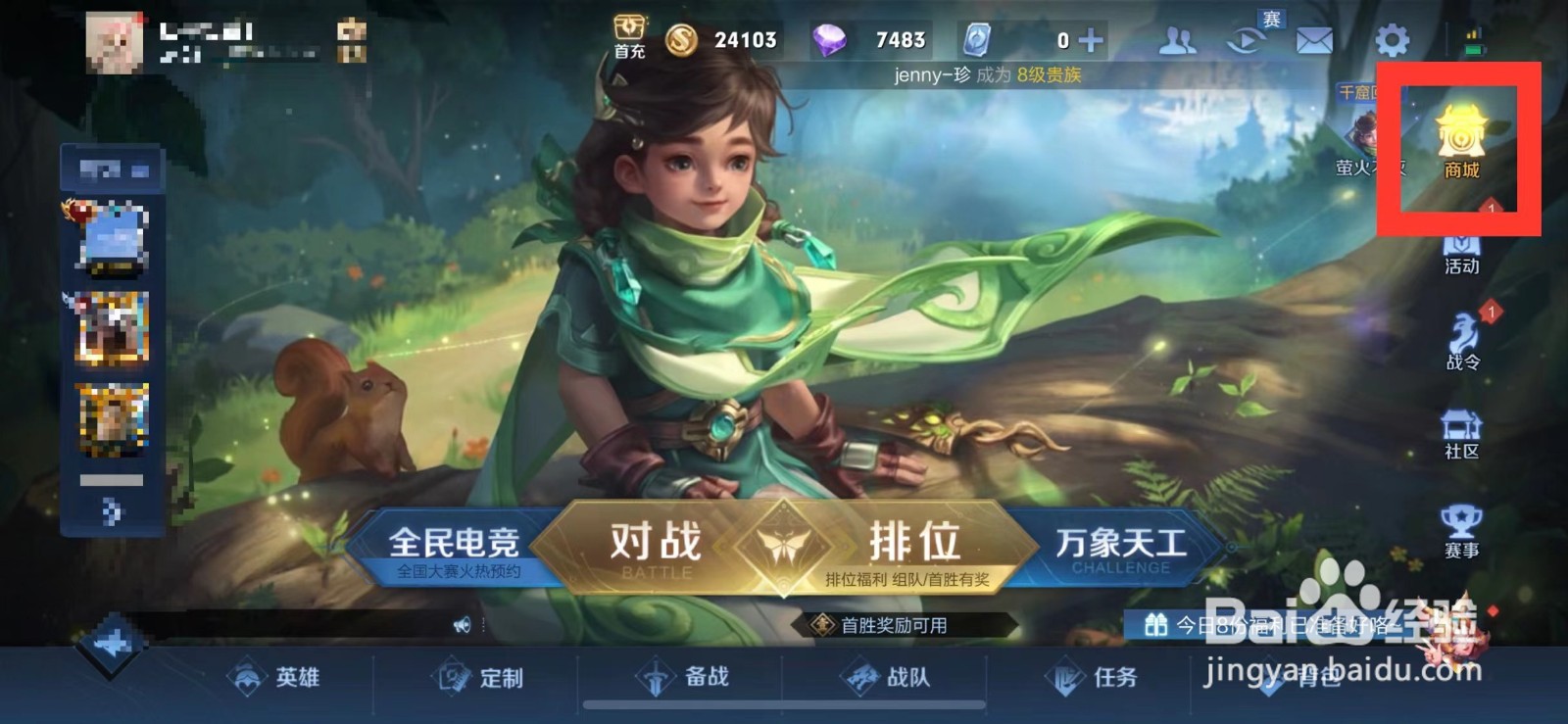Open the 战令 battle pass icon
The width and height of the screenshot is (1568, 724).
pyautogui.click(x=1463, y=333)
